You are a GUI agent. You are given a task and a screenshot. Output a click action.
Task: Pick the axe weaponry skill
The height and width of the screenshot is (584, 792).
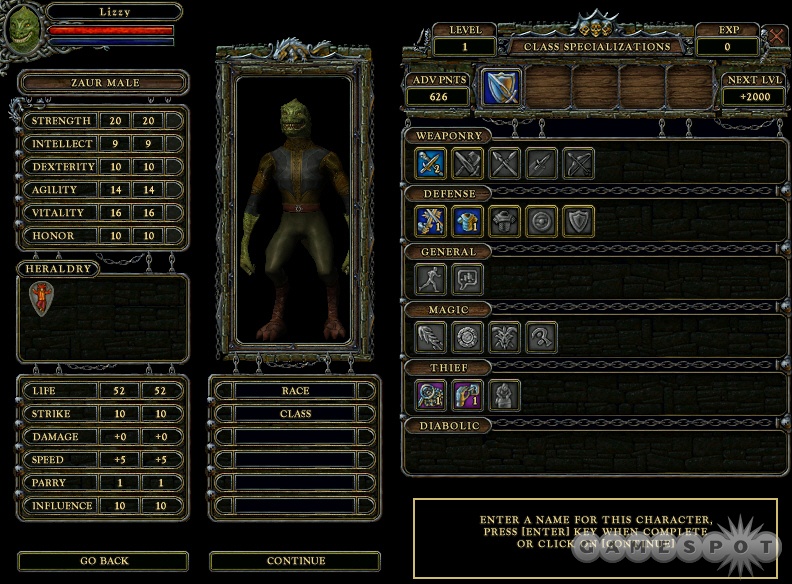click(x=468, y=163)
